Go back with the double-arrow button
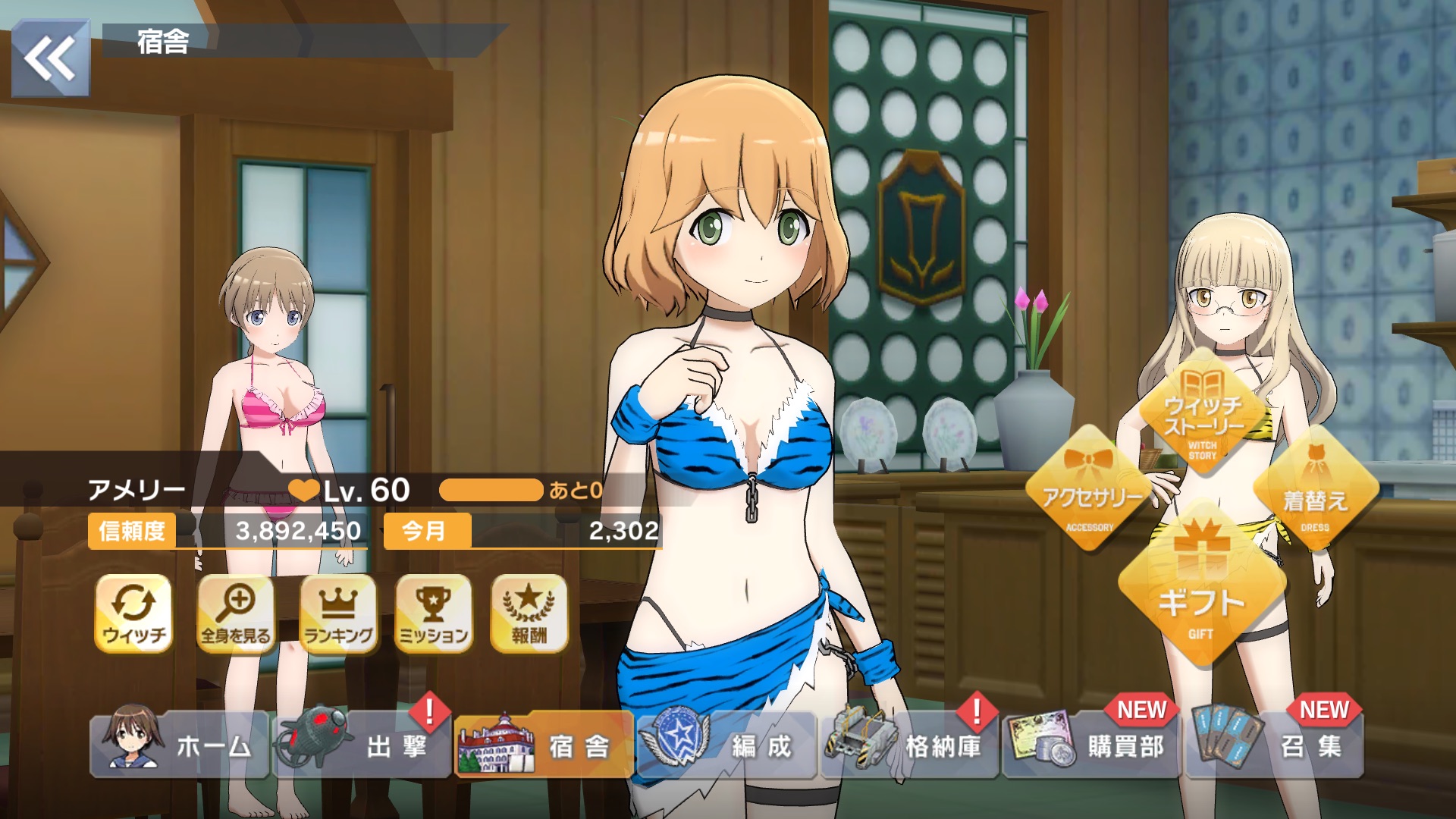 (51, 59)
